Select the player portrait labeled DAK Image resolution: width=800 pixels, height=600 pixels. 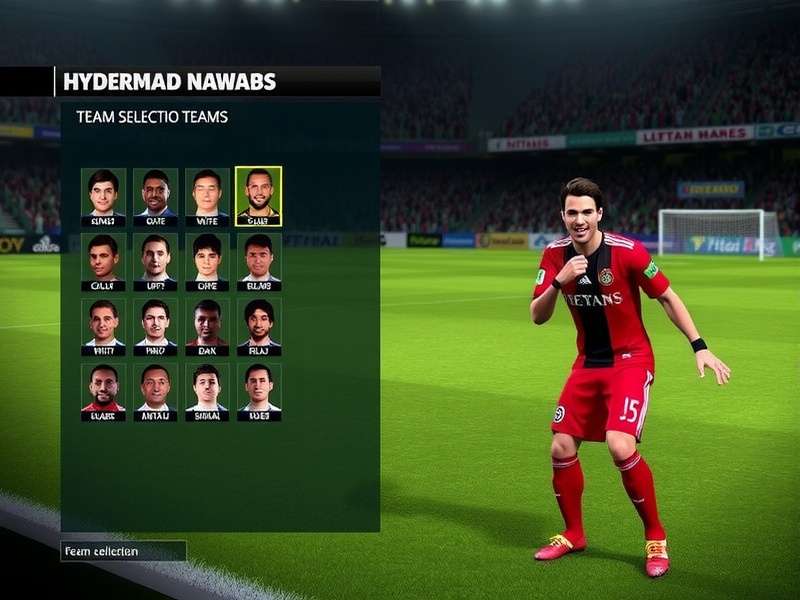point(207,326)
